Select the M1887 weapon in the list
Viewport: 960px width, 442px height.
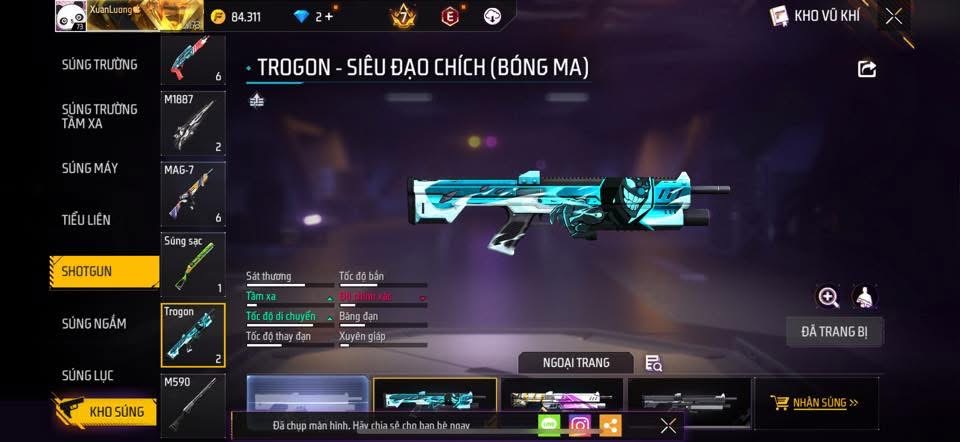pyautogui.click(x=193, y=124)
